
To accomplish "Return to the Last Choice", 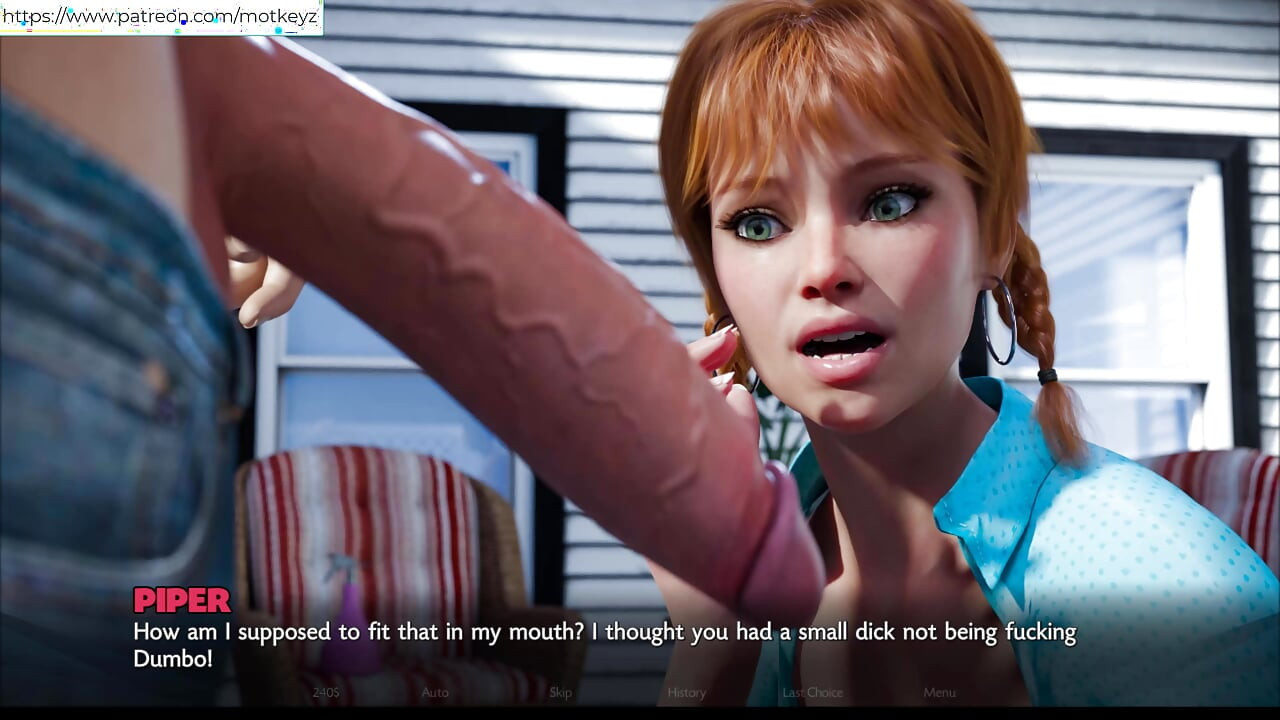I will (812, 692).
